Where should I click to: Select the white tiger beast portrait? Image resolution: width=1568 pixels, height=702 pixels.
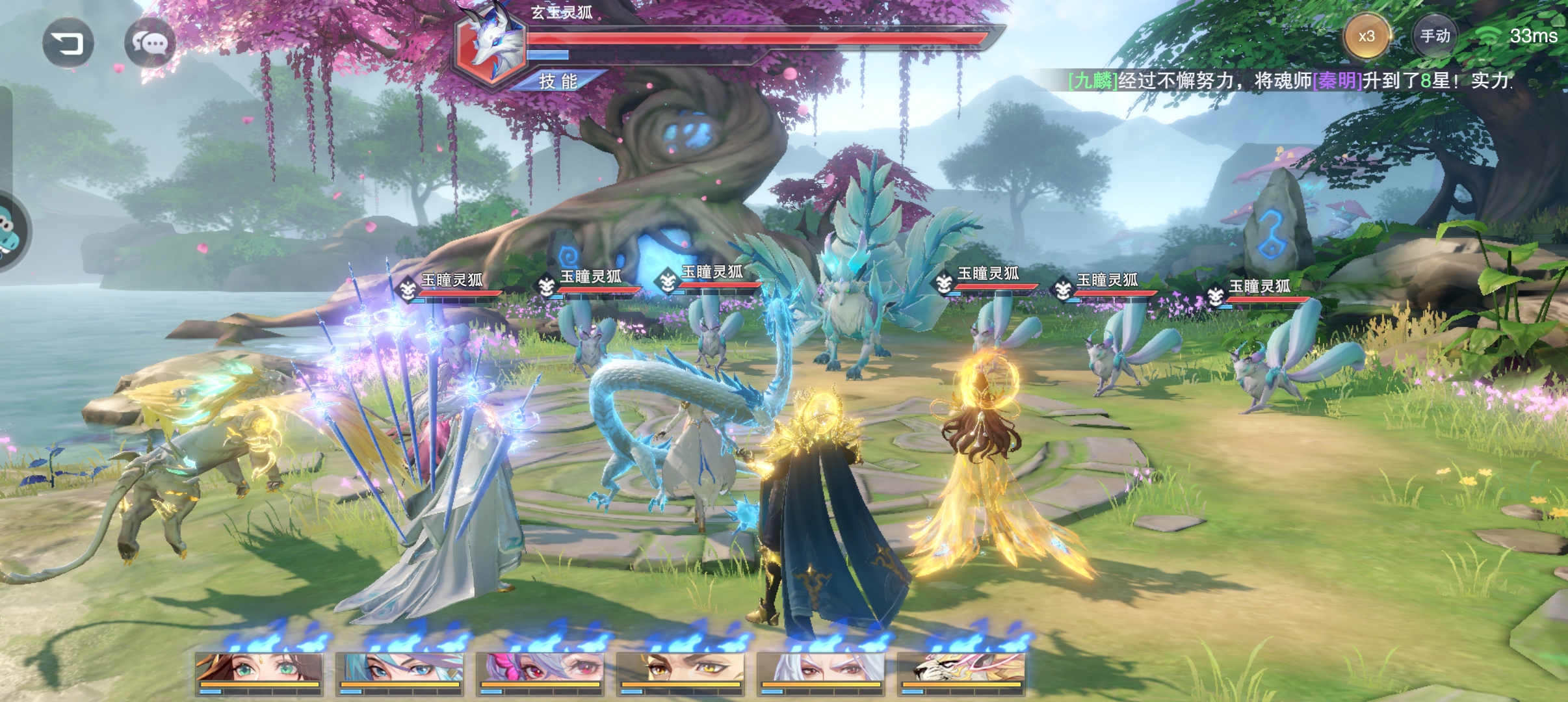click(961, 671)
